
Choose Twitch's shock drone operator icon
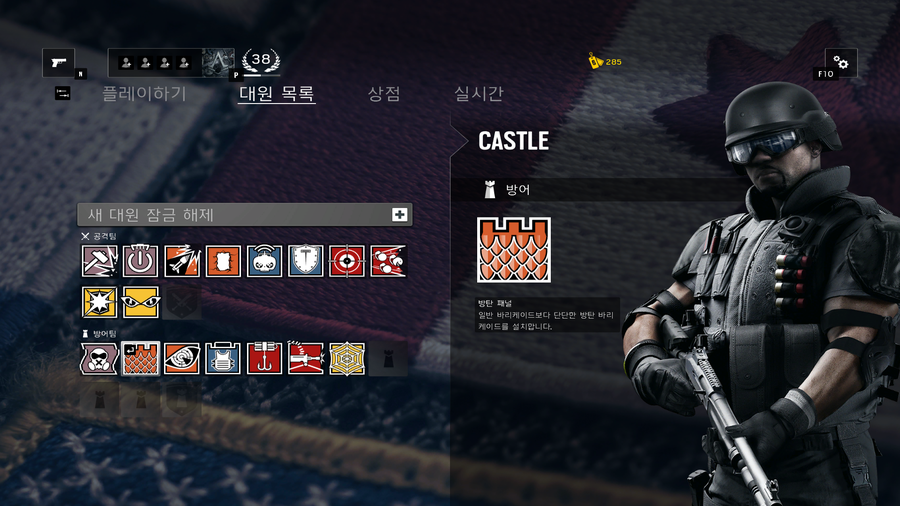coord(265,261)
